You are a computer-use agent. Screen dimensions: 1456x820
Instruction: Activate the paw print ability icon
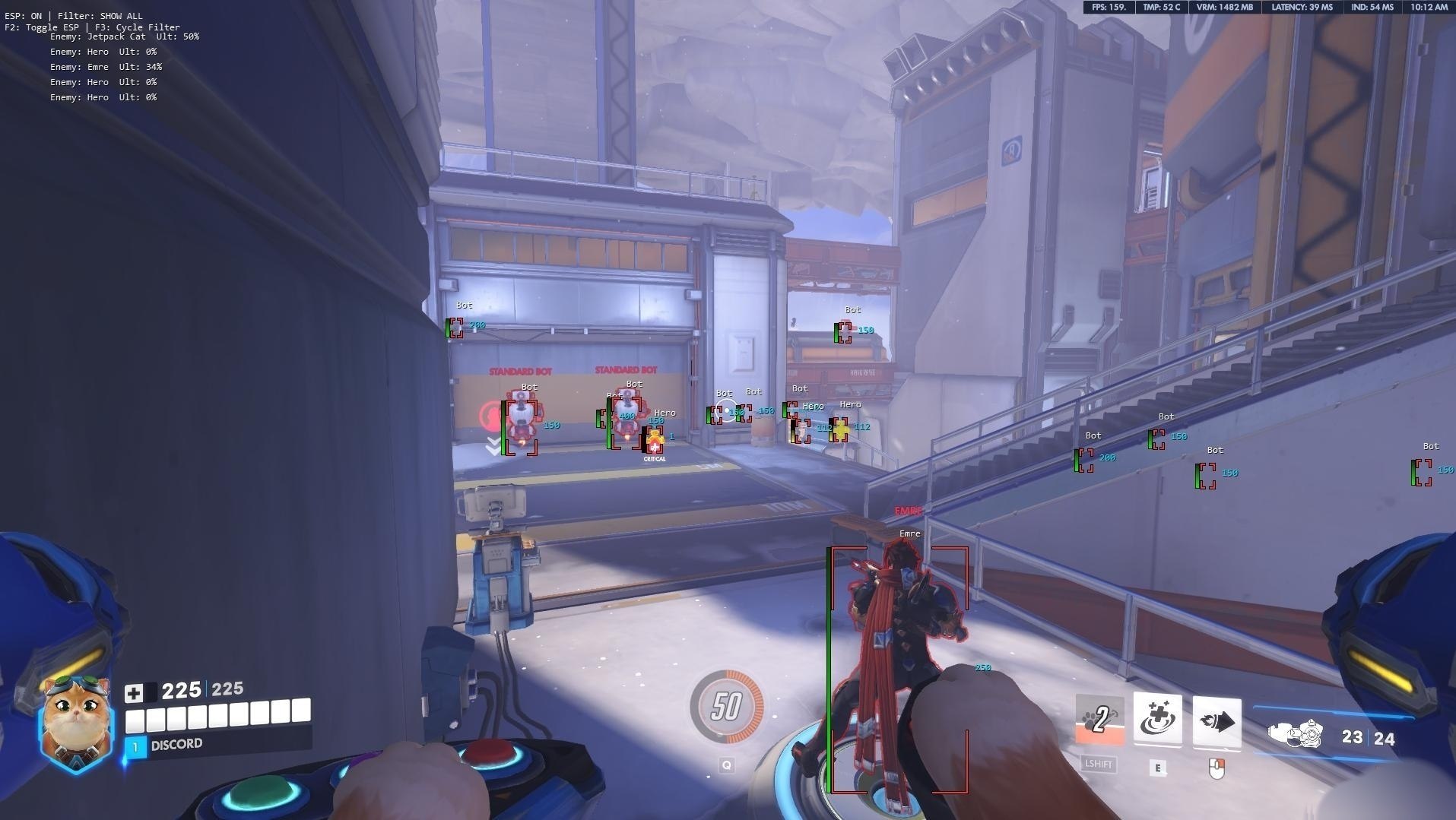click(1099, 720)
